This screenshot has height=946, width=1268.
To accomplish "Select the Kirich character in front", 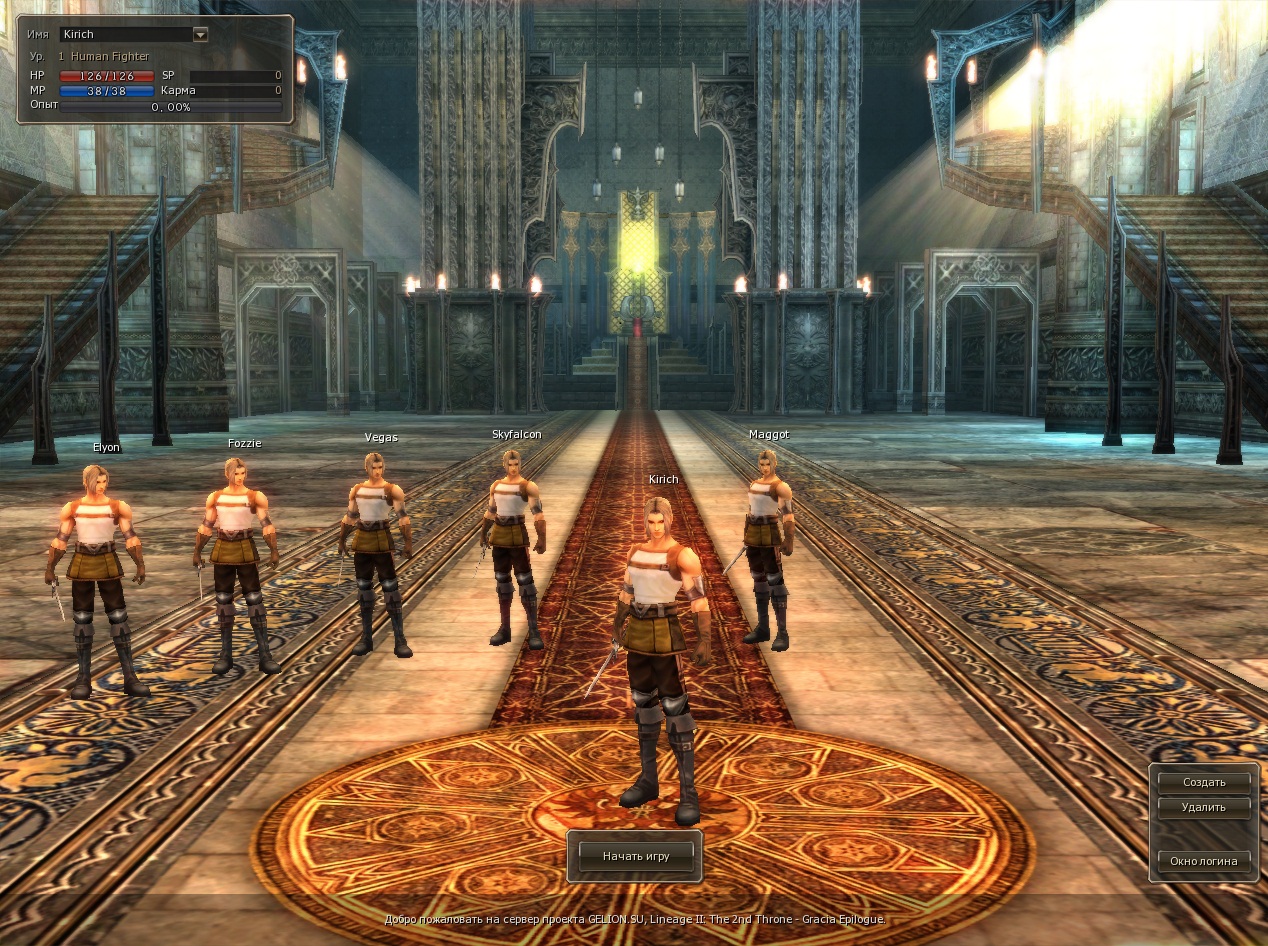I will (x=659, y=640).
